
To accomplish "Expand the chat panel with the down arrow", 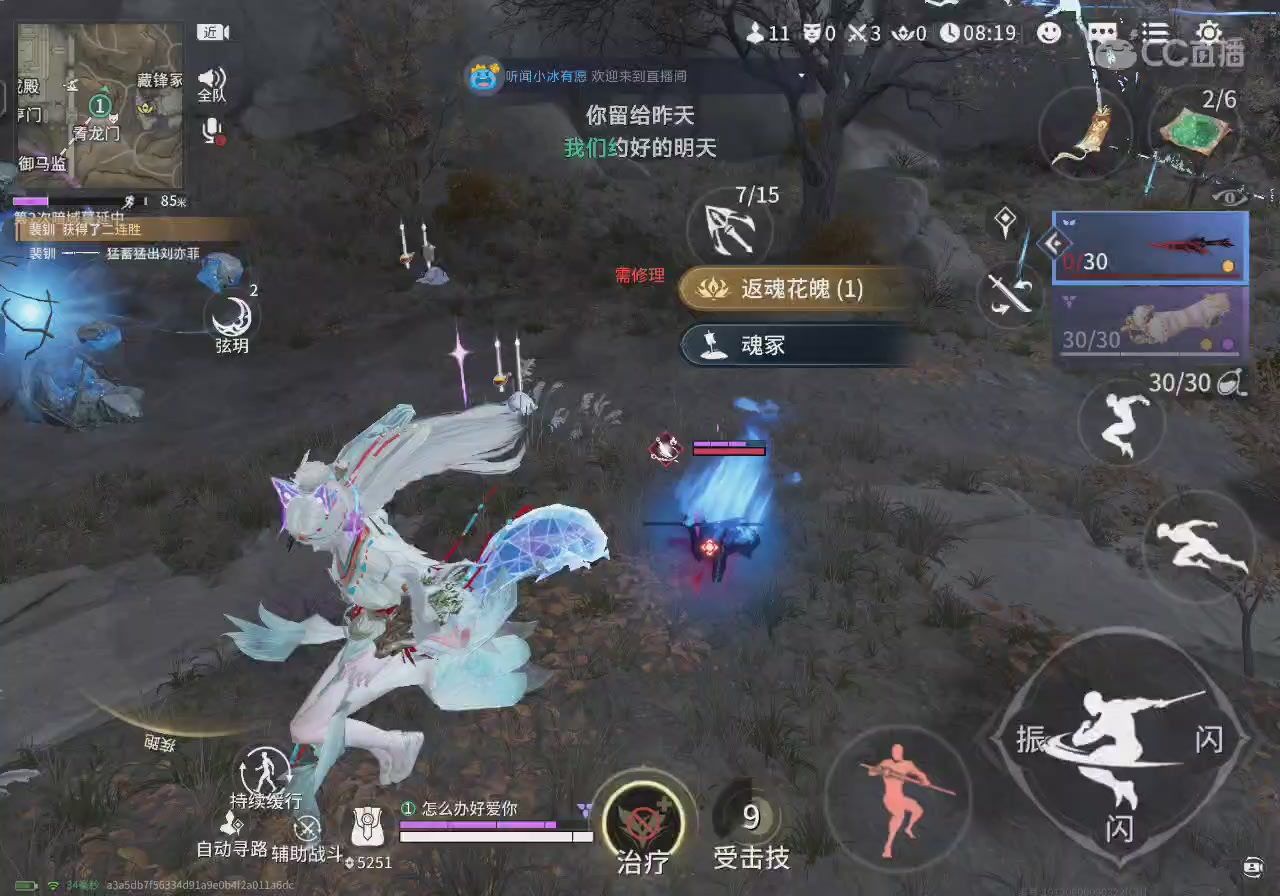I will tap(800, 75).
